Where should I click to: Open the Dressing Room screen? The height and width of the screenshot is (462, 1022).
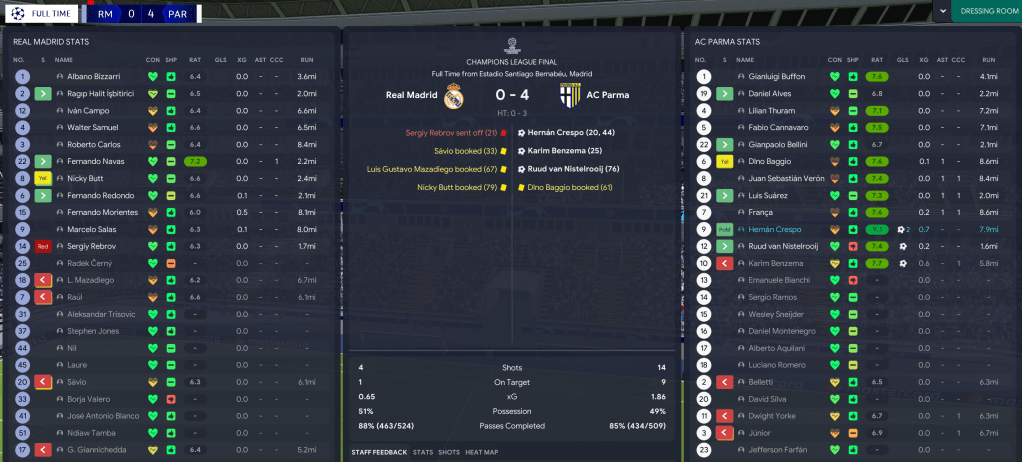[x=985, y=11]
